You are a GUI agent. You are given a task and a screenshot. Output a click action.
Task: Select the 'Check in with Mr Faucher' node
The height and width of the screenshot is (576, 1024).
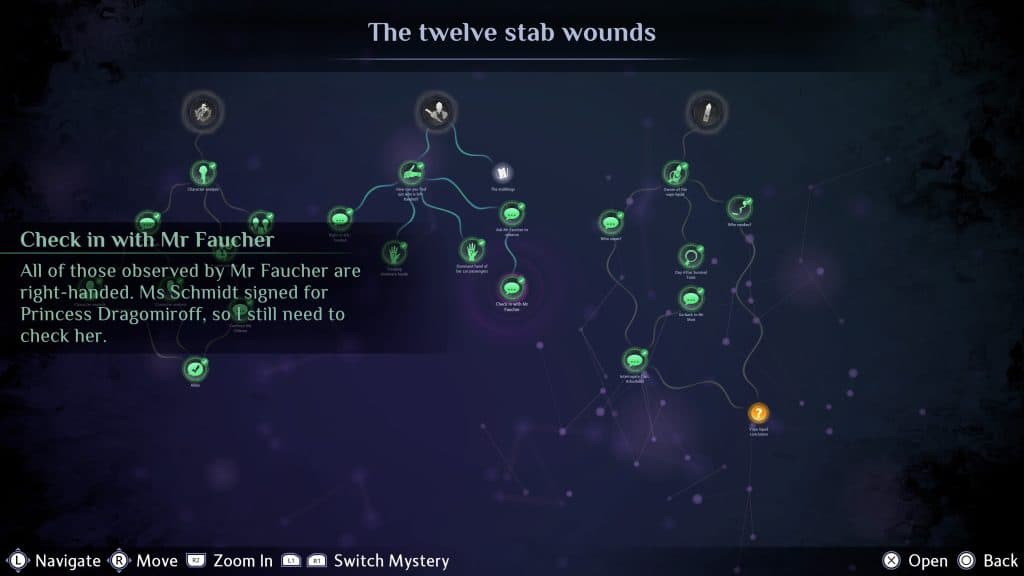point(513,287)
